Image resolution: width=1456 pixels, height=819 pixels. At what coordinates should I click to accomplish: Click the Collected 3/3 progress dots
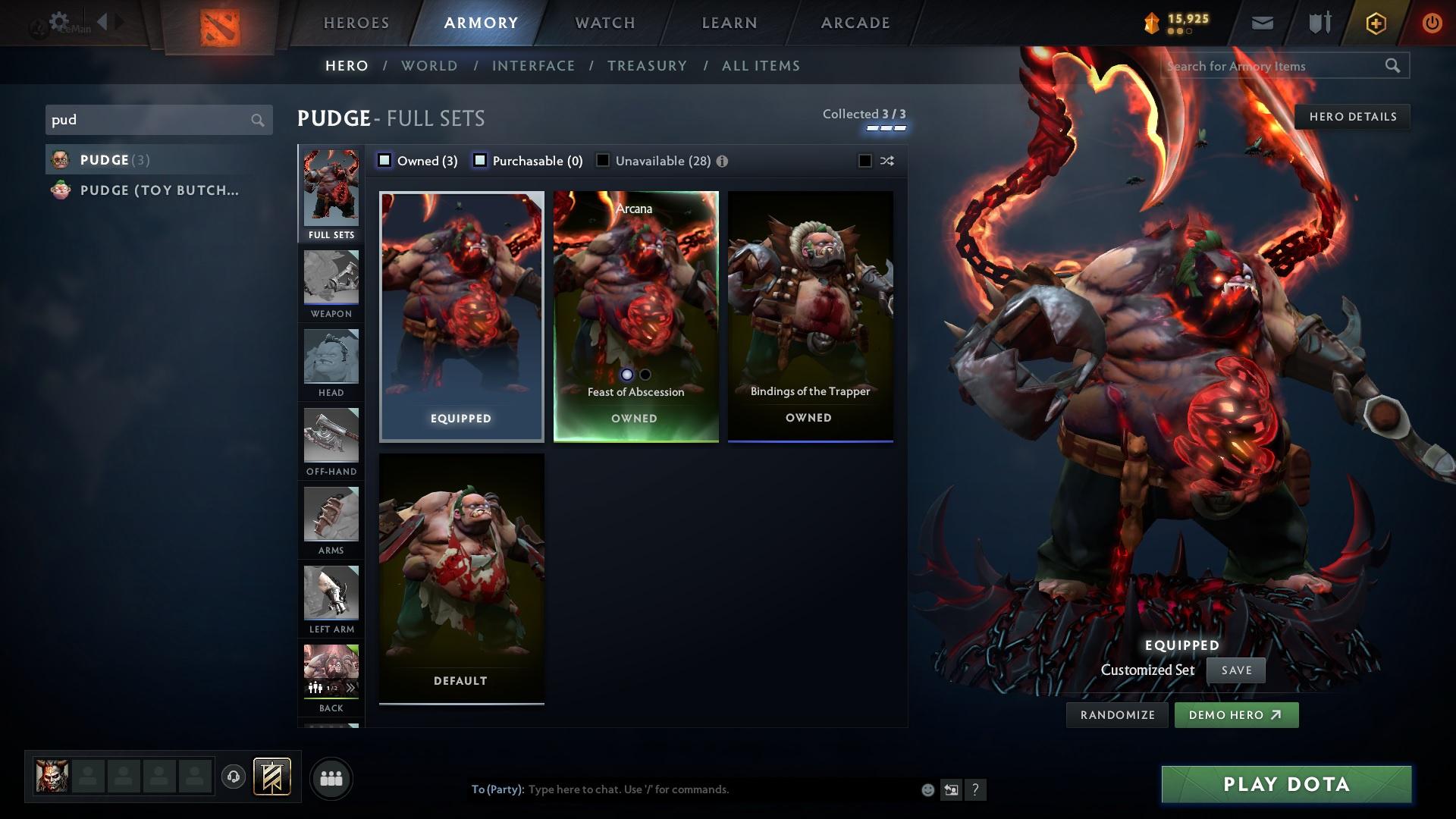click(x=884, y=127)
